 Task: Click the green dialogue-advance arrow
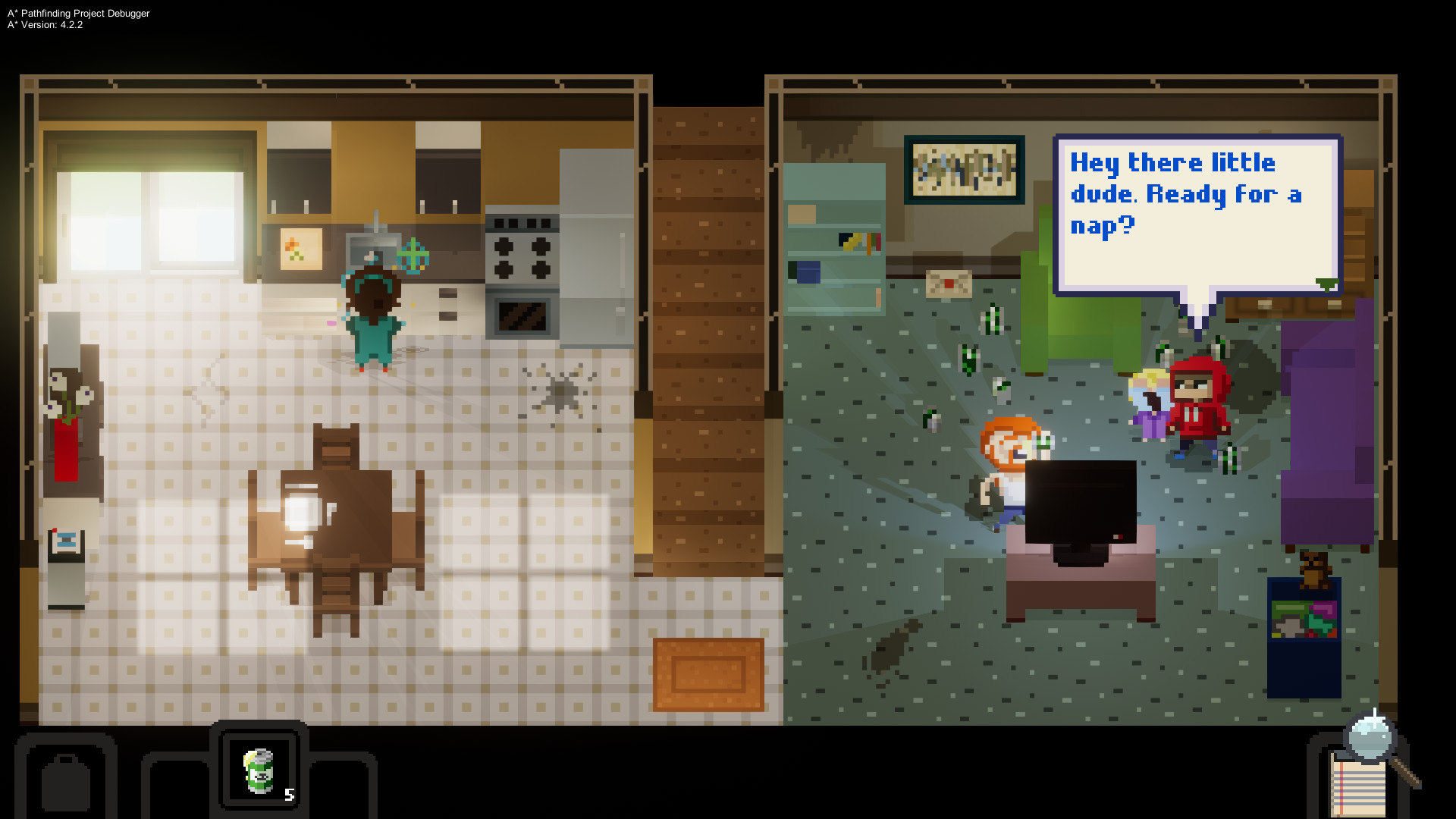point(1326,284)
